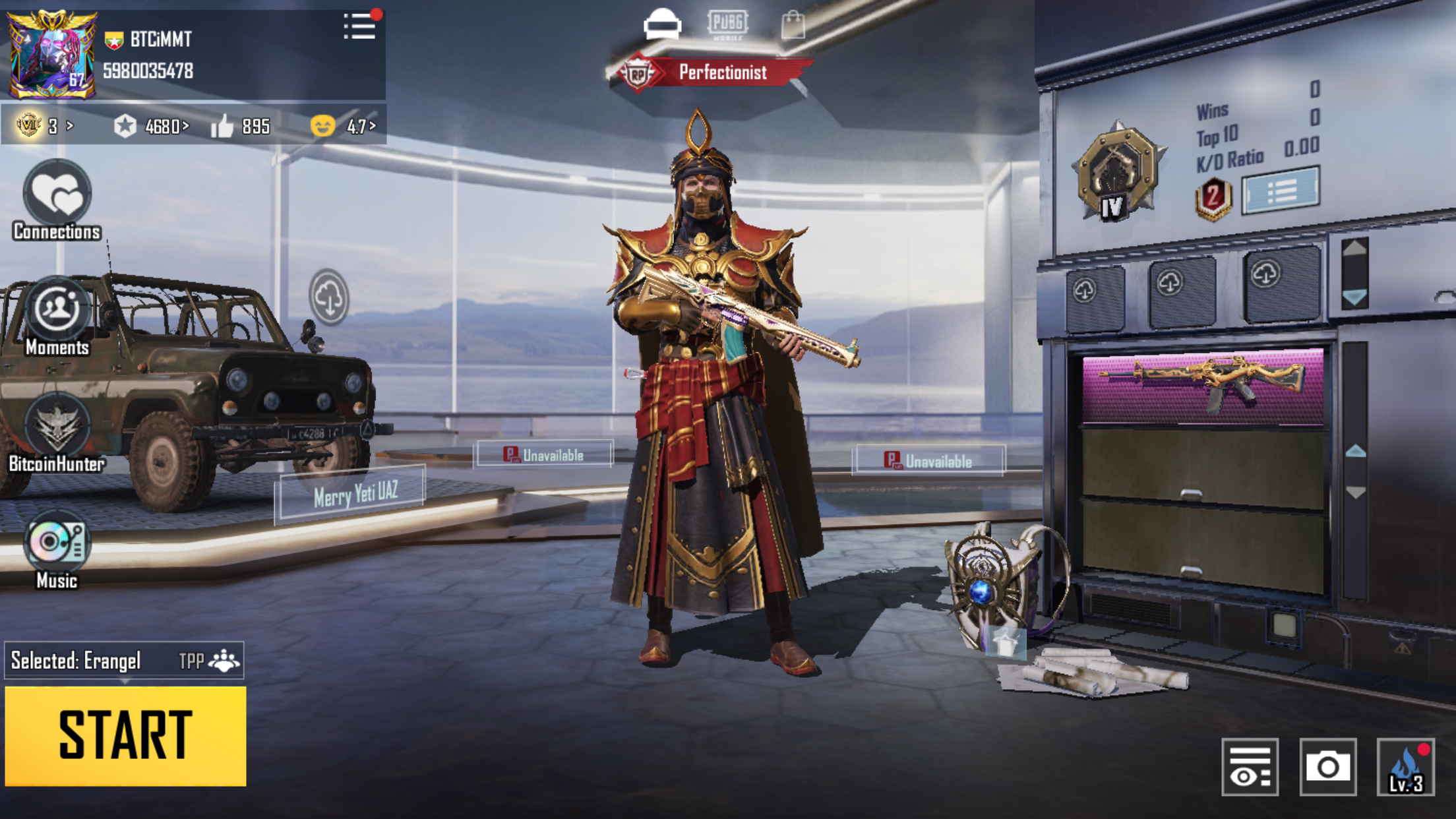Tap the yellow START button
This screenshot has height=819, width=1456.
(125, 735)
